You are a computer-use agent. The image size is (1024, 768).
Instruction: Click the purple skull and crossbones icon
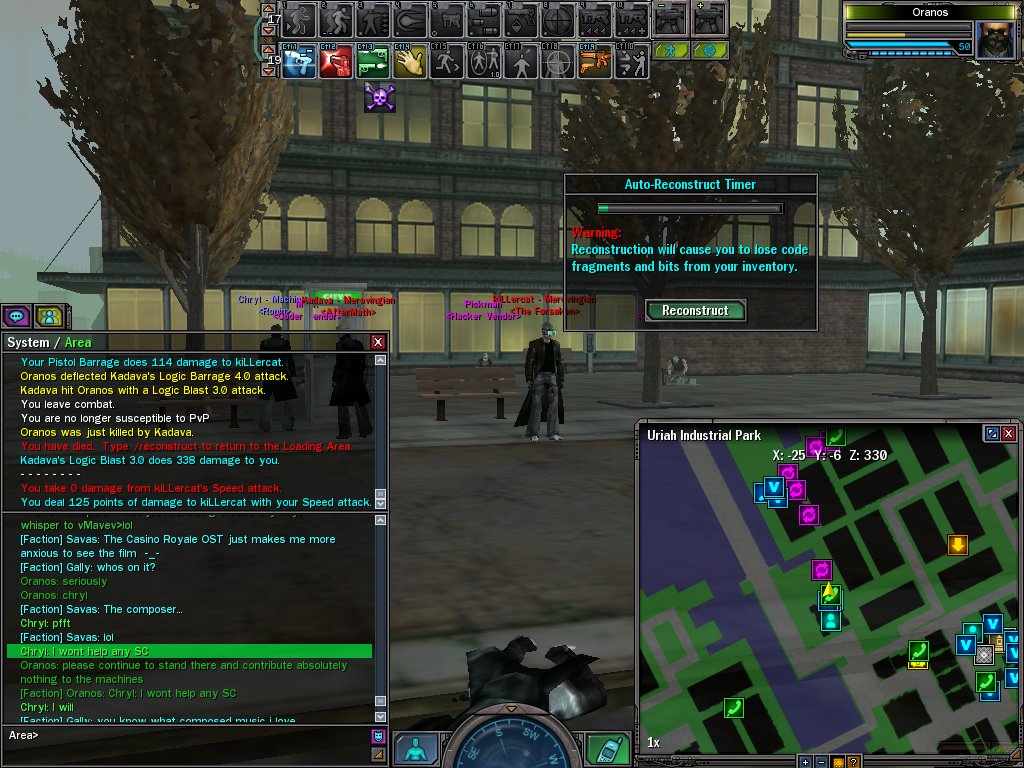pyautogui.click(x=378, y=97)
